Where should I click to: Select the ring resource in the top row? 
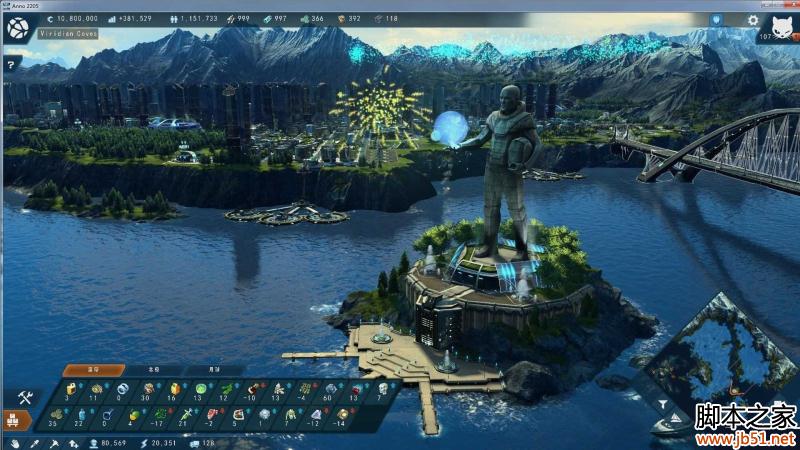[122, 388]
